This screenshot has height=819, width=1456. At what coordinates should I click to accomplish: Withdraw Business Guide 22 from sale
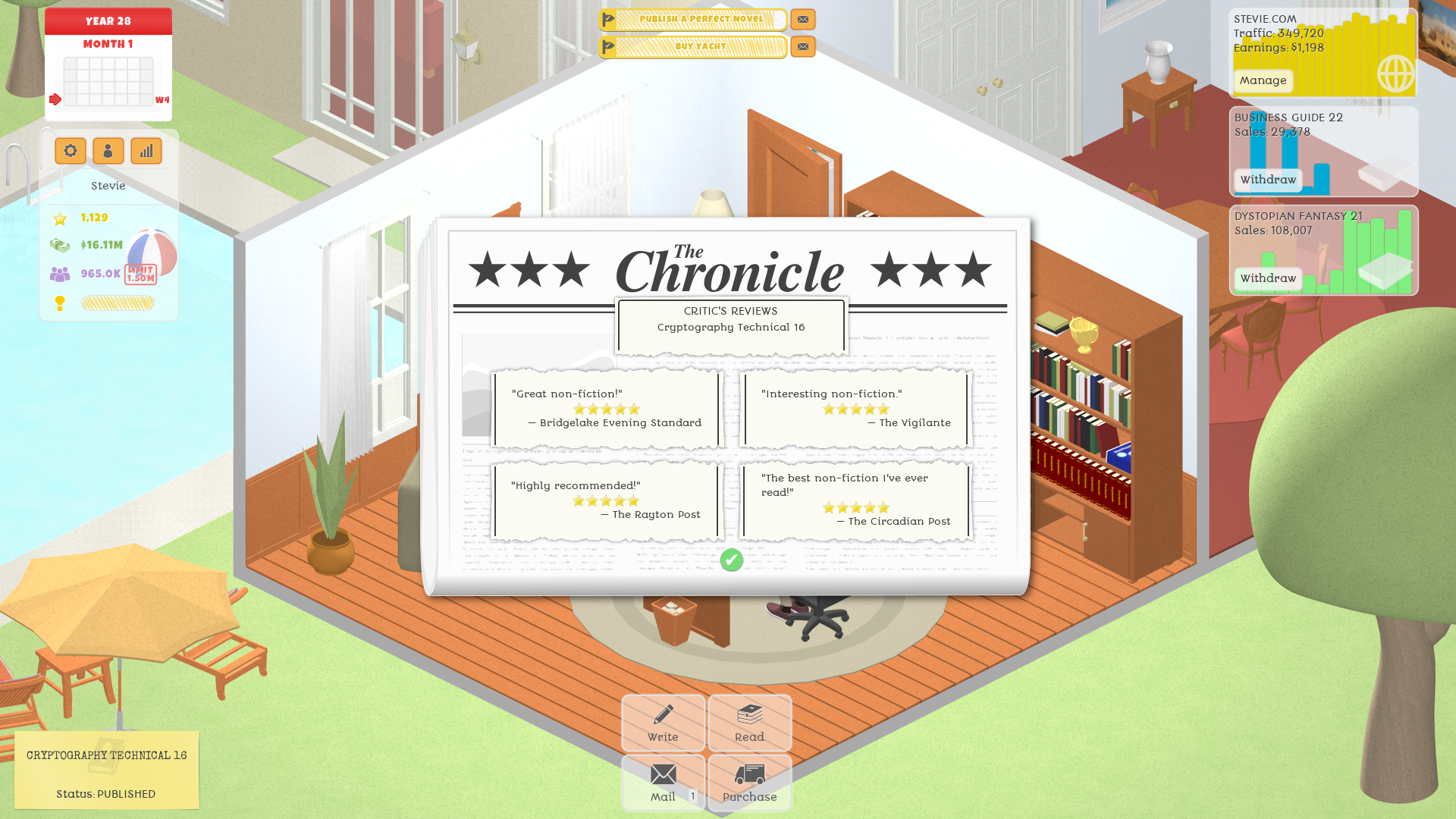tap(1267, 180)
